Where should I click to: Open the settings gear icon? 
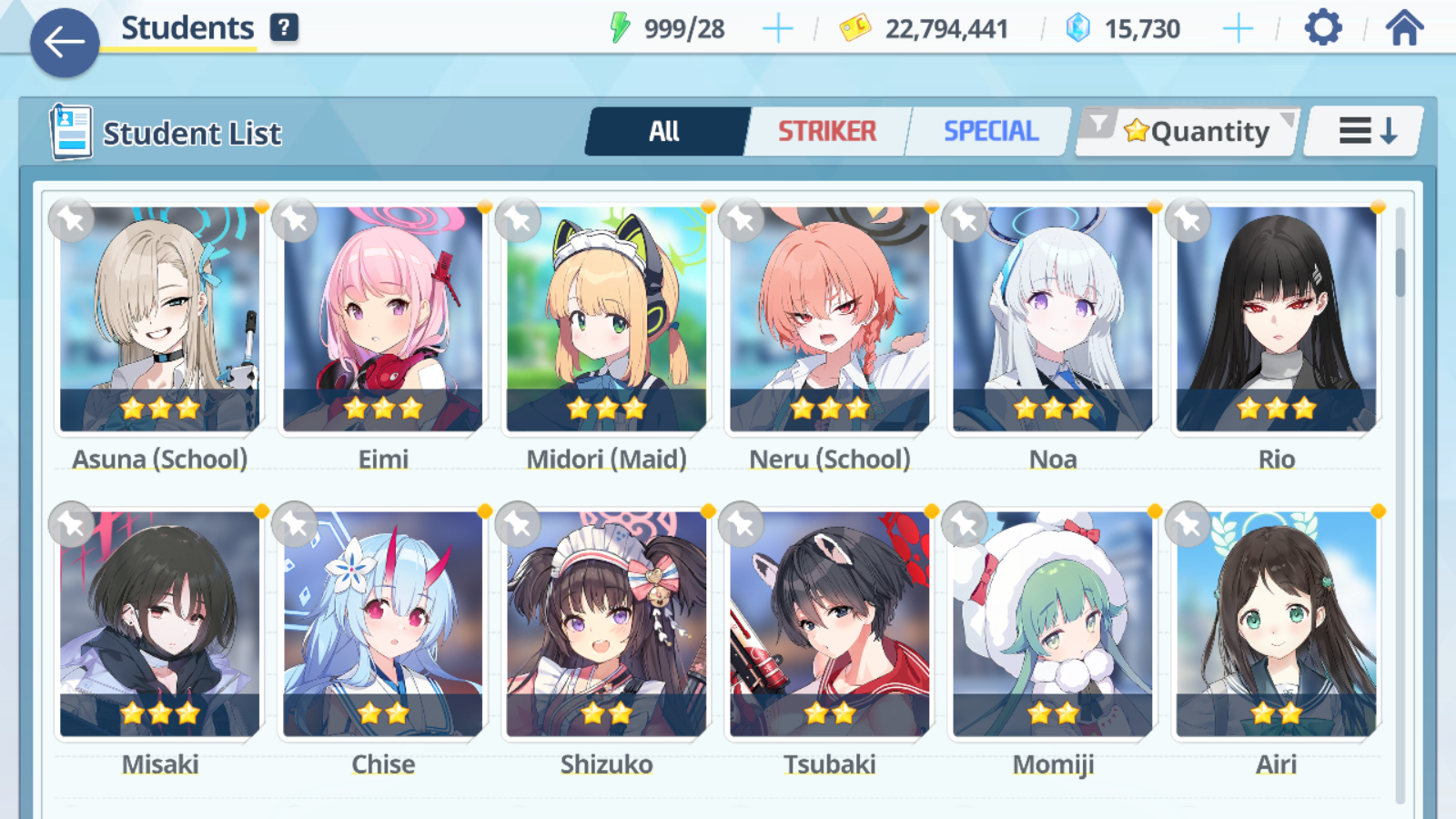[1322, 28]
